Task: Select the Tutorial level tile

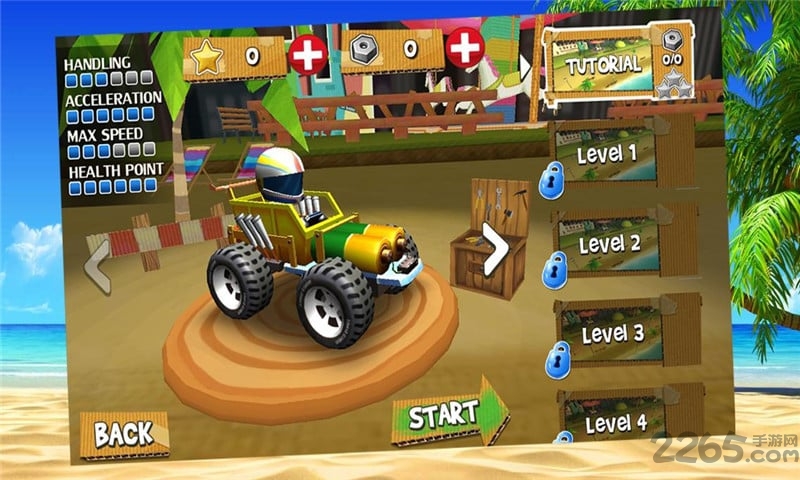Action: coord(605,64)
